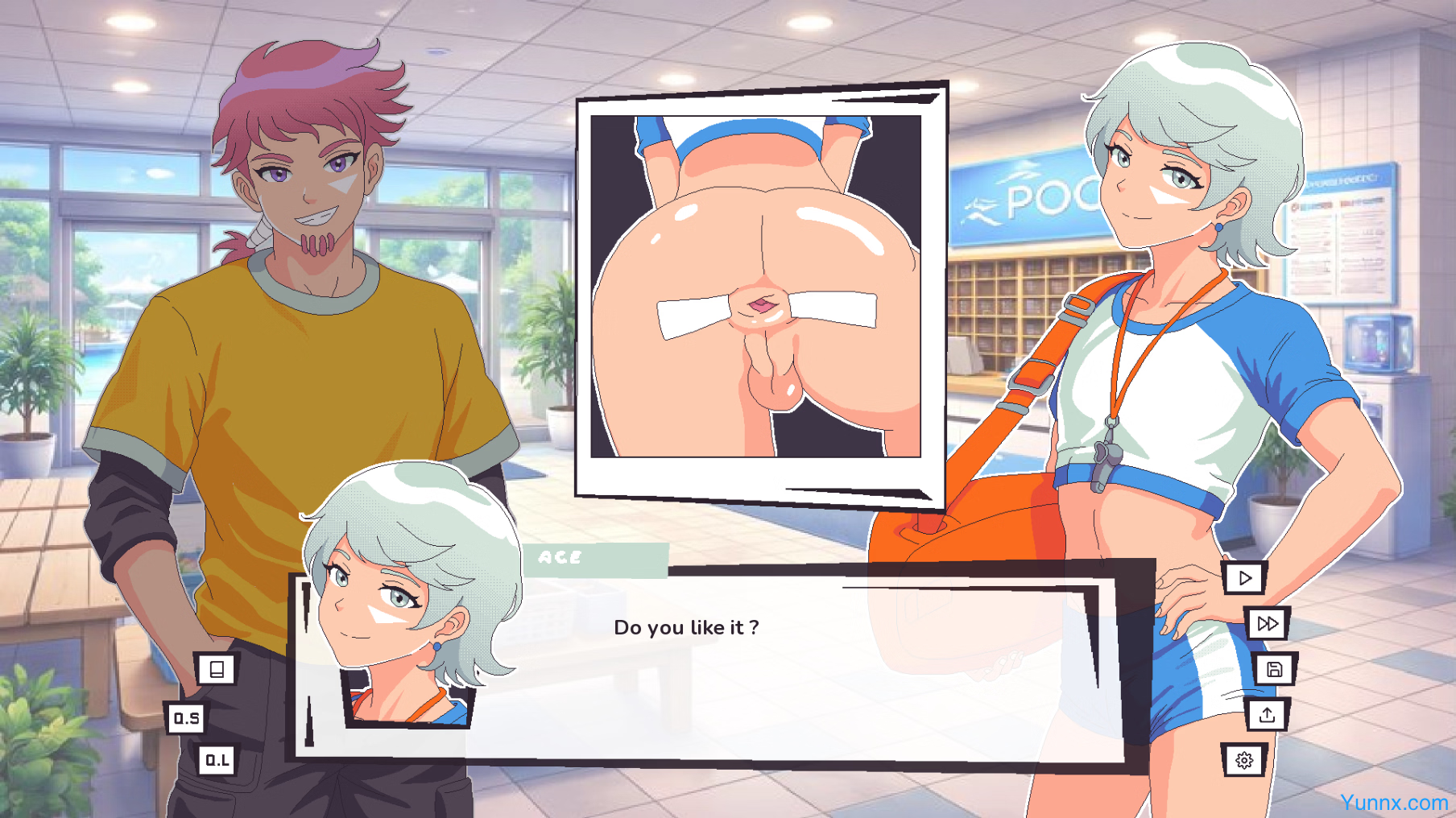Start auto-play with the play triangle button
The image size is (1456, 818).
click(x=1244, y=578)
